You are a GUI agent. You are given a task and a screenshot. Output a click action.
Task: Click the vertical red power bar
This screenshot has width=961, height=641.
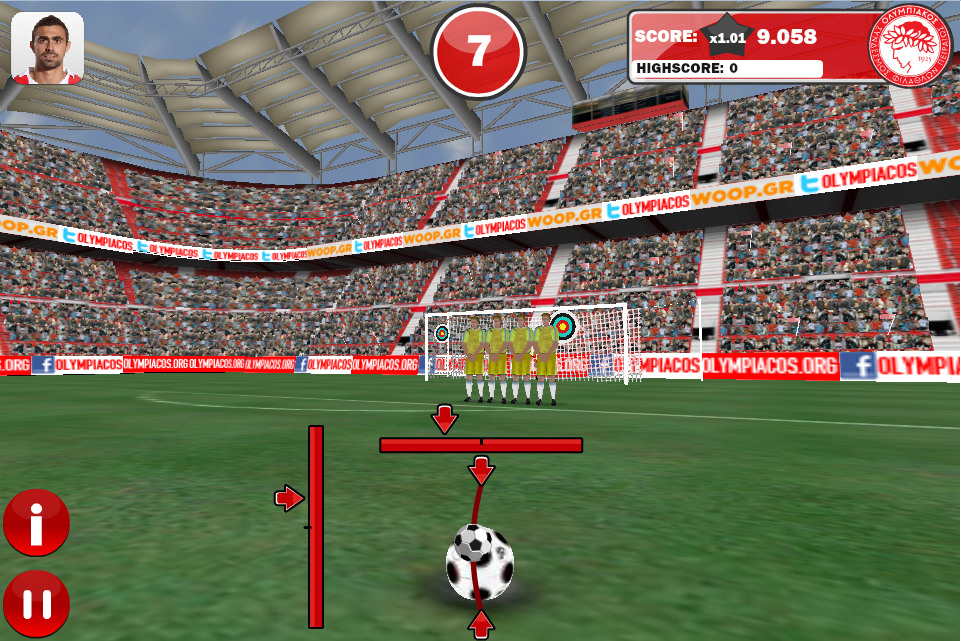point(316,526)
